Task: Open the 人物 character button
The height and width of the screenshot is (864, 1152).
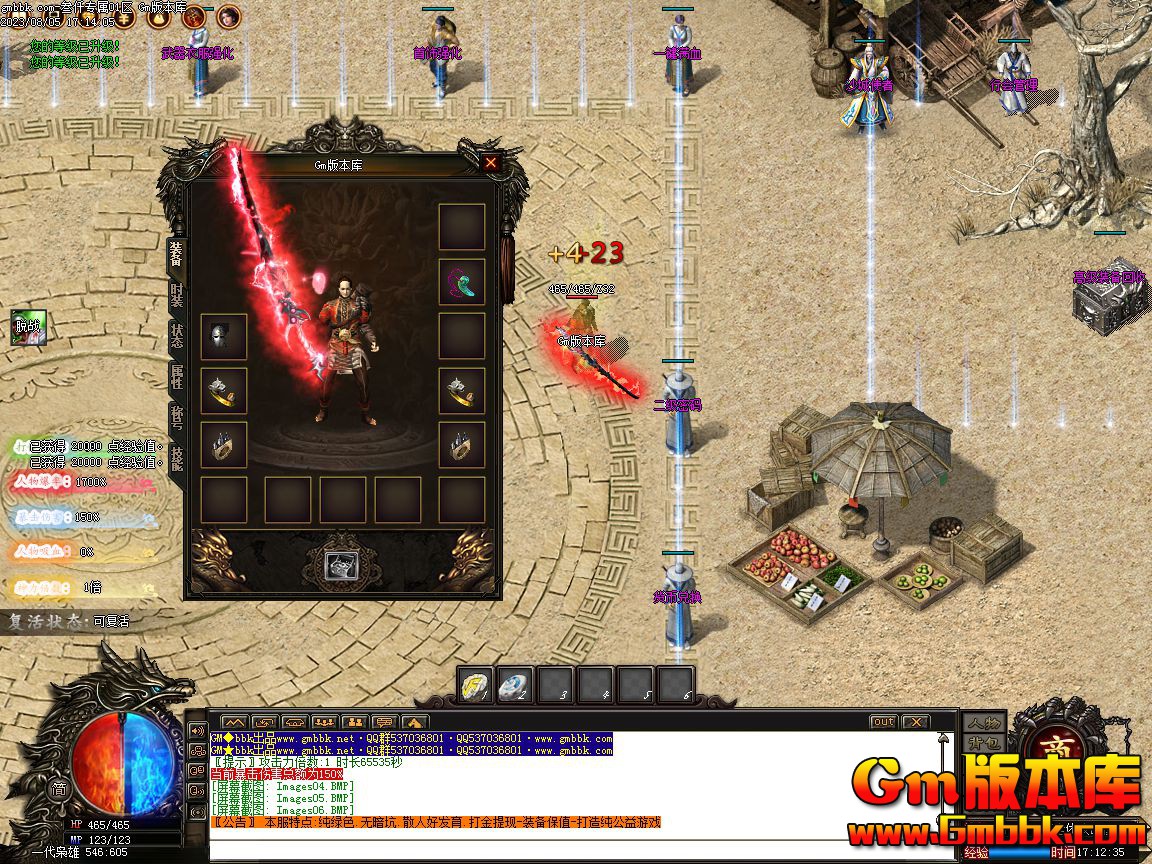Action: click(x=983, y=722)
